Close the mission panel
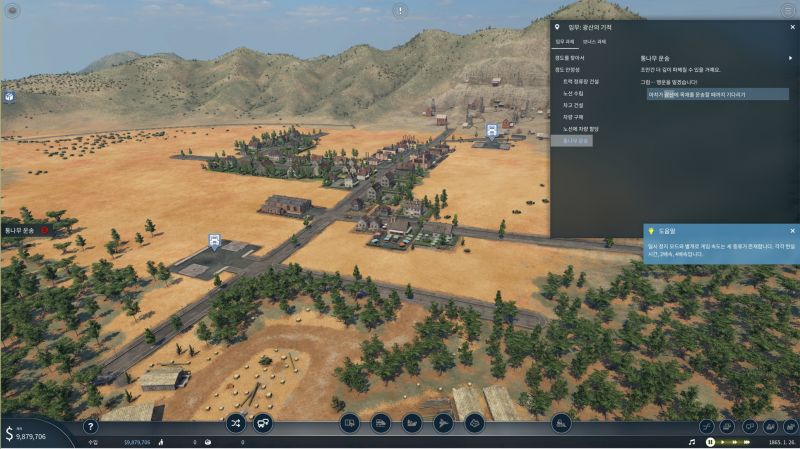Image resolution: width=800 pixels, height=449 pixels. [x=793, y=27]
